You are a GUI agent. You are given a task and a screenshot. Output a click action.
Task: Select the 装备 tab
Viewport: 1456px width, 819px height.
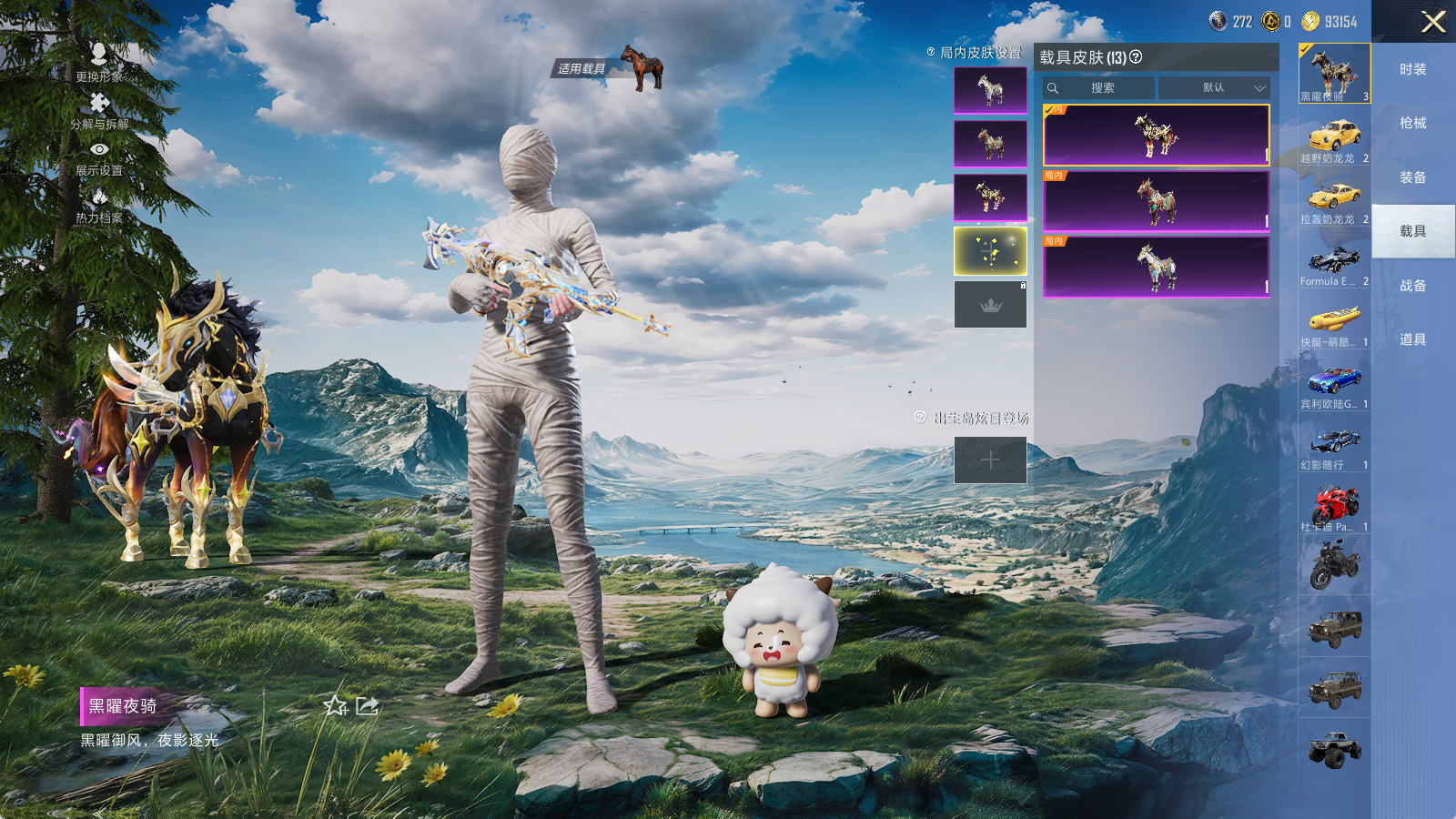coord(1412,177)
